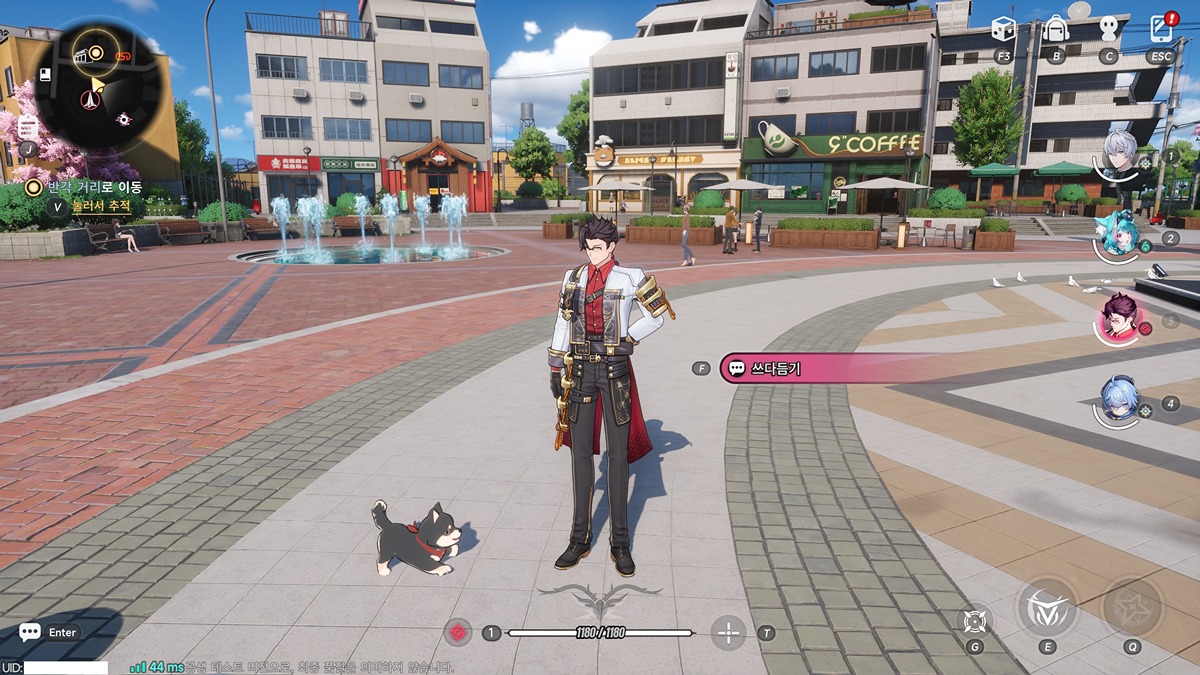1200x675 pixels.
Task: Open the character menu icon
Action: [x=1107, y=30]
